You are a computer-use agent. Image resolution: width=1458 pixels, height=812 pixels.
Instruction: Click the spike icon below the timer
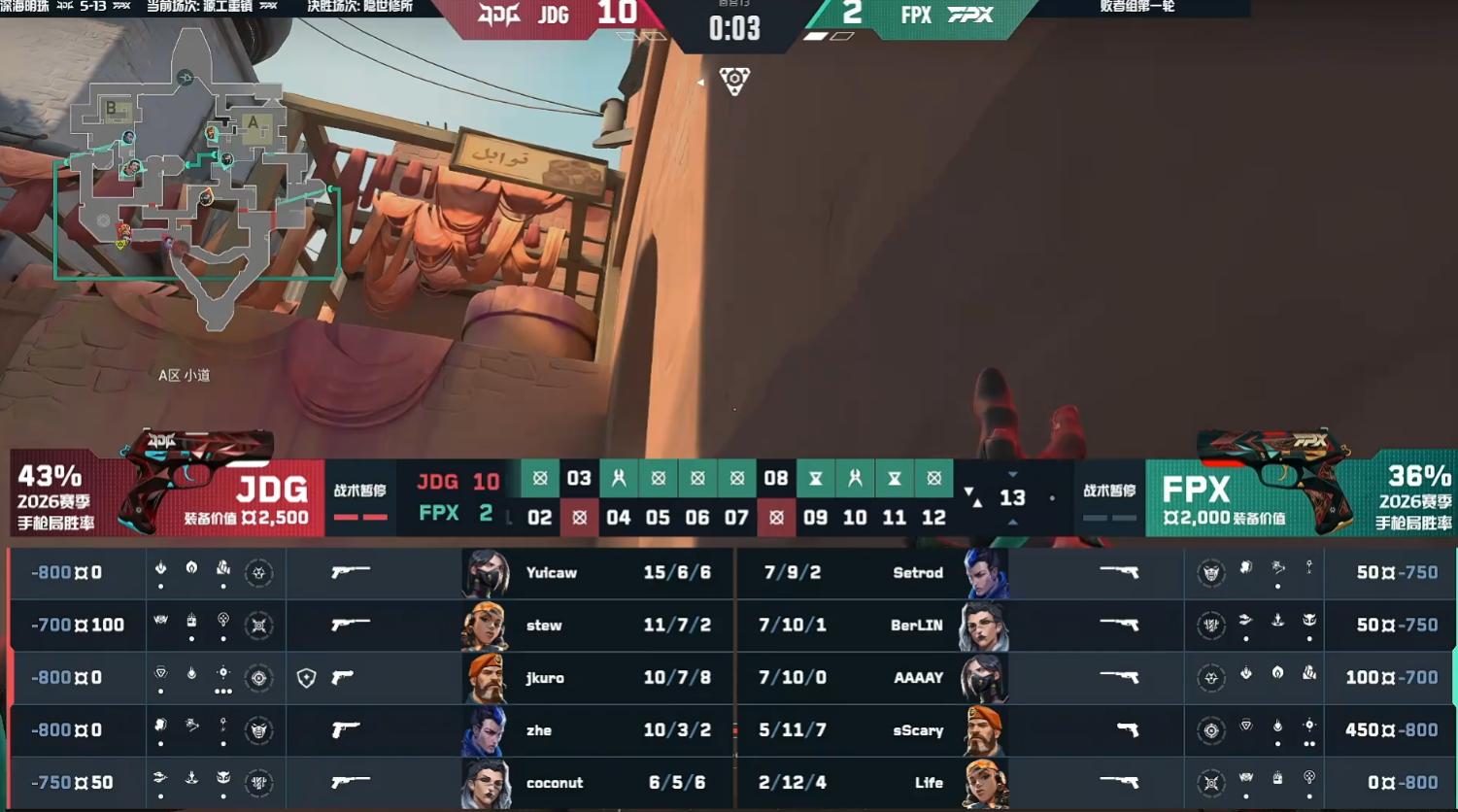pyautogui.click(x=734, y=81)
